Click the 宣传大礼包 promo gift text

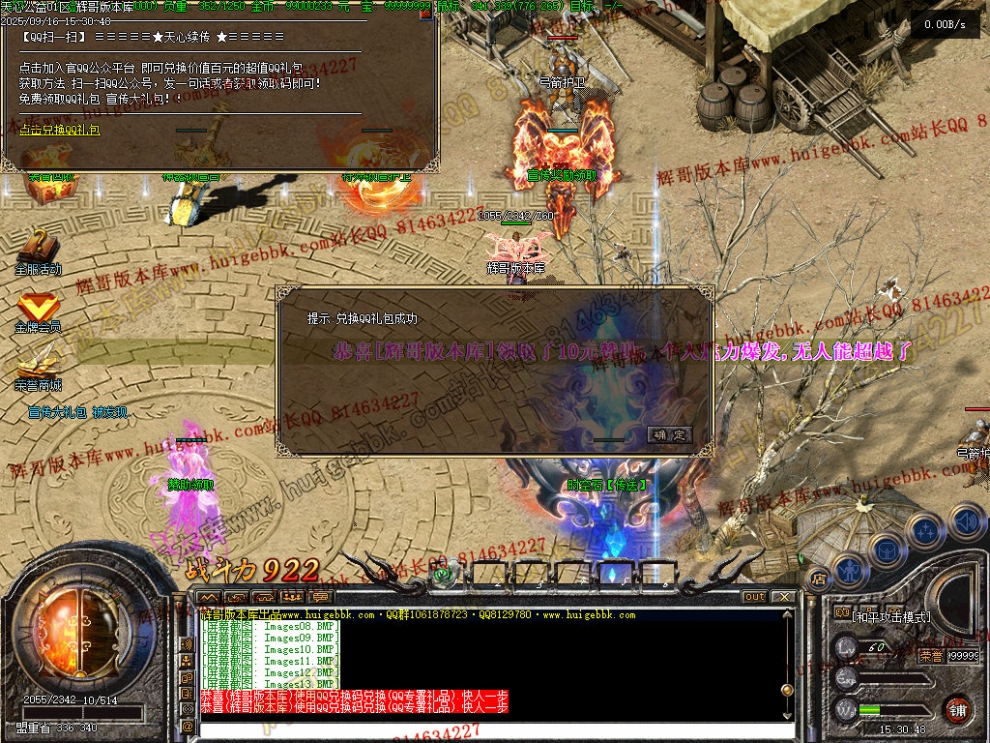[x=78, y=412]
